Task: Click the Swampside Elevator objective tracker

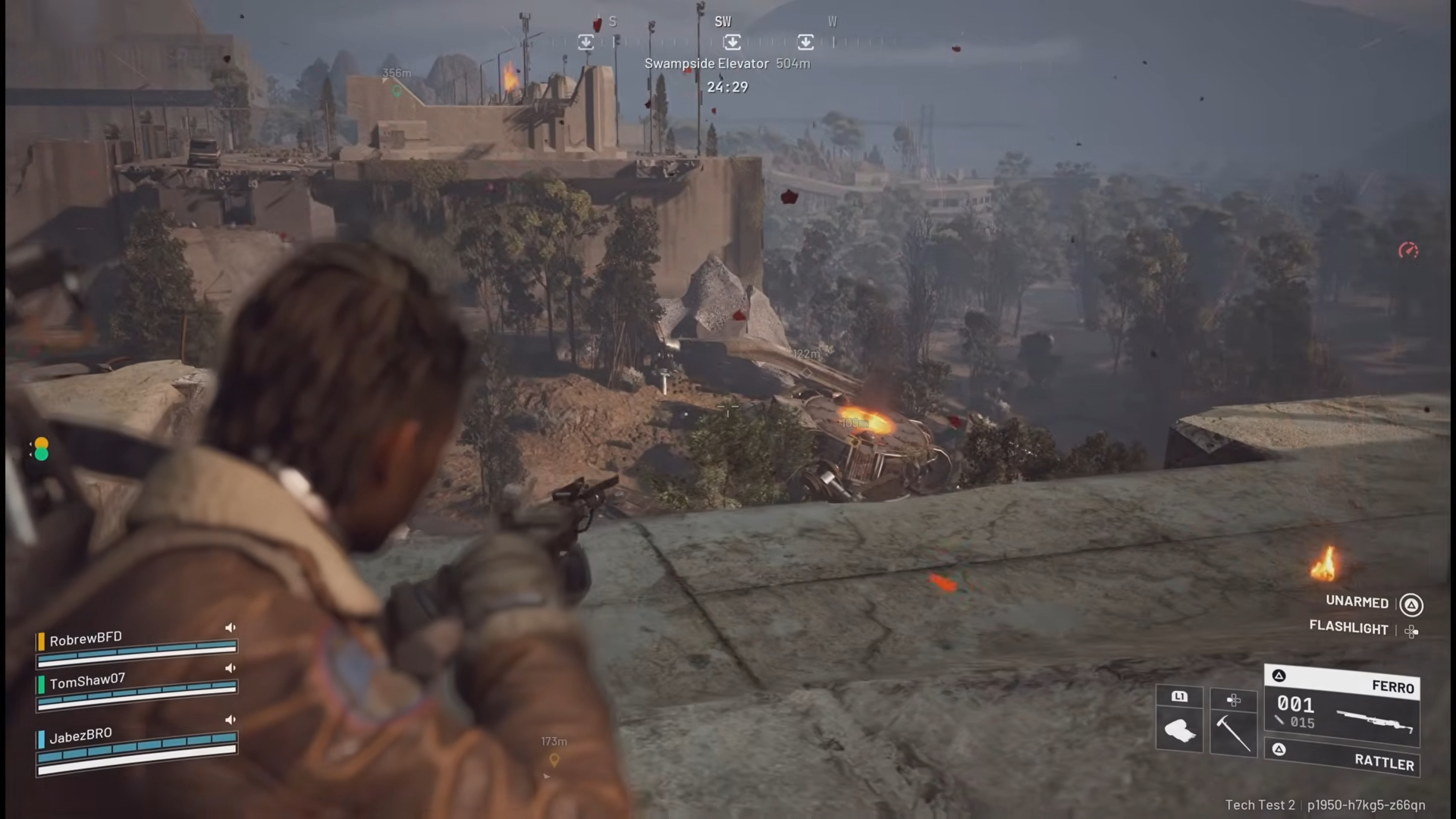Action: (726, 64)
